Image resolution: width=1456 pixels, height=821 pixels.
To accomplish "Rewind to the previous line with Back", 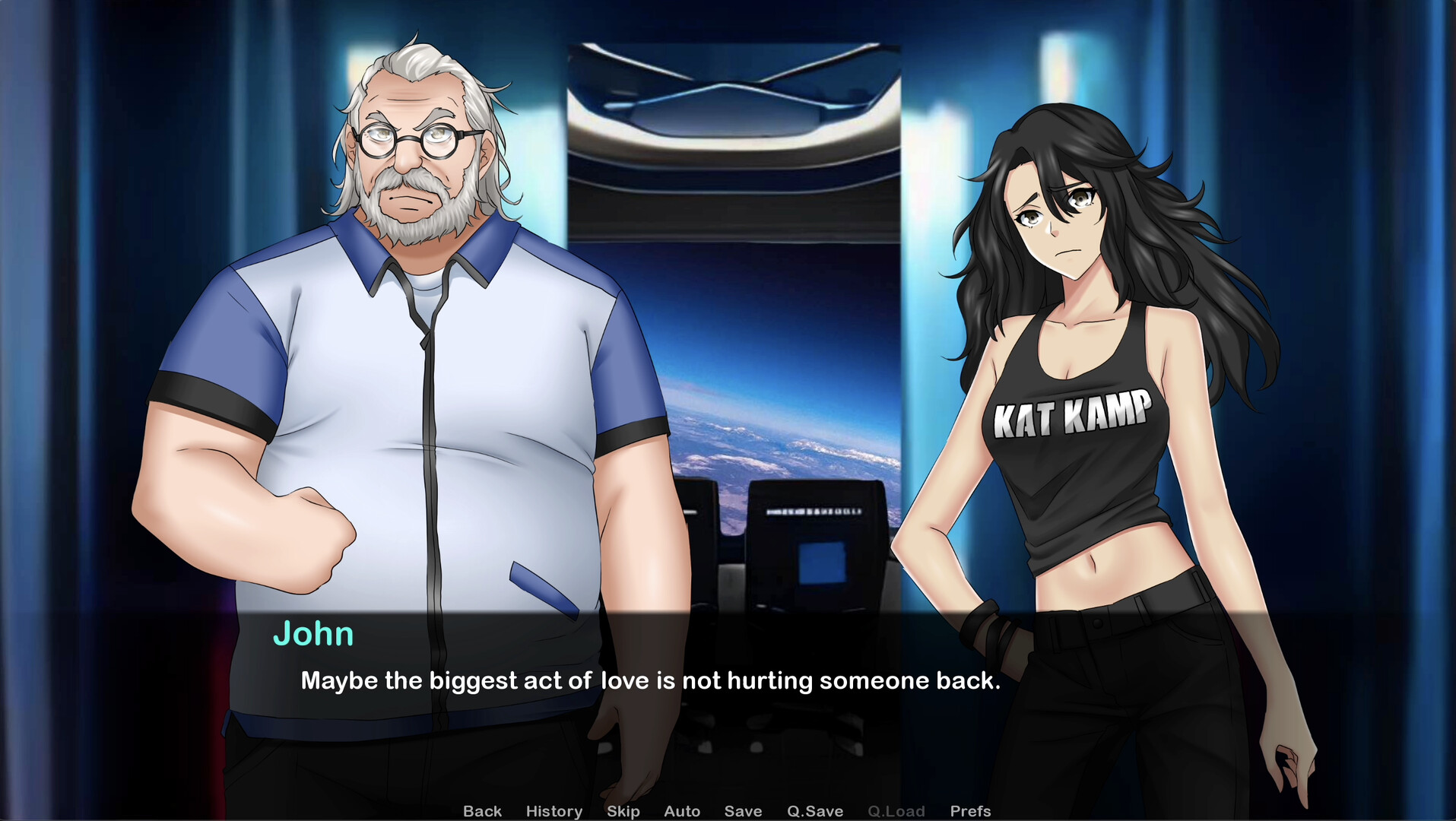I will [x=482, y=811].
